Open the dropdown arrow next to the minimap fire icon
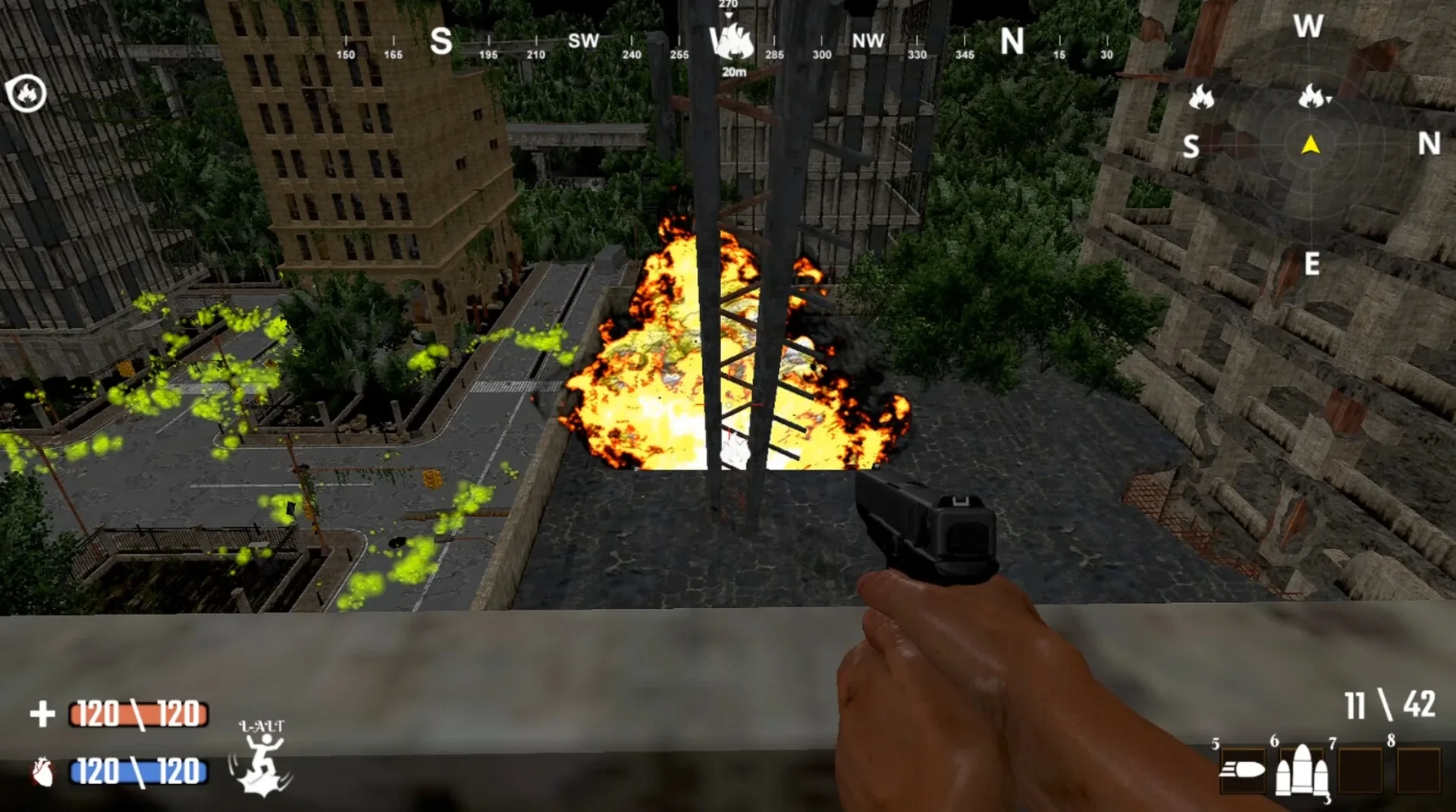 (x=1329, y=98)
